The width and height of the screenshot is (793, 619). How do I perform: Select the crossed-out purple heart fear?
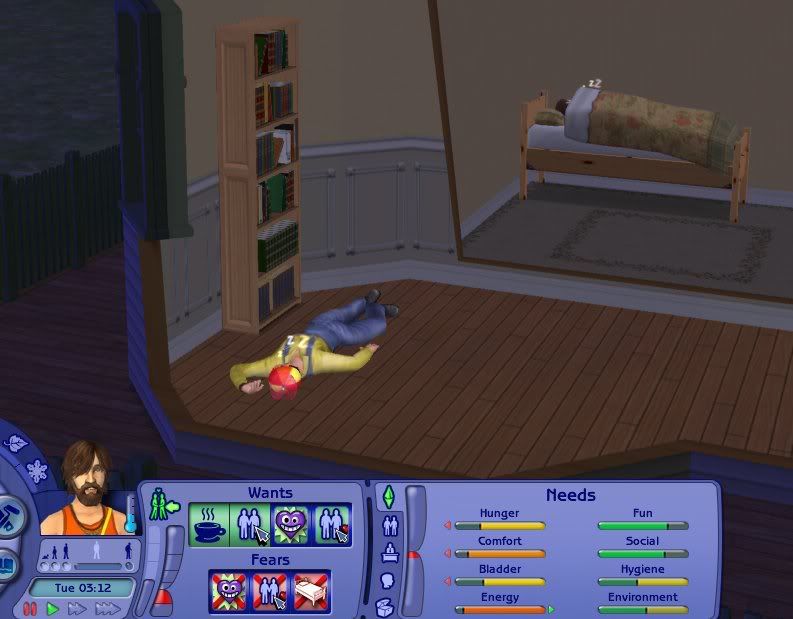[230, 590]
